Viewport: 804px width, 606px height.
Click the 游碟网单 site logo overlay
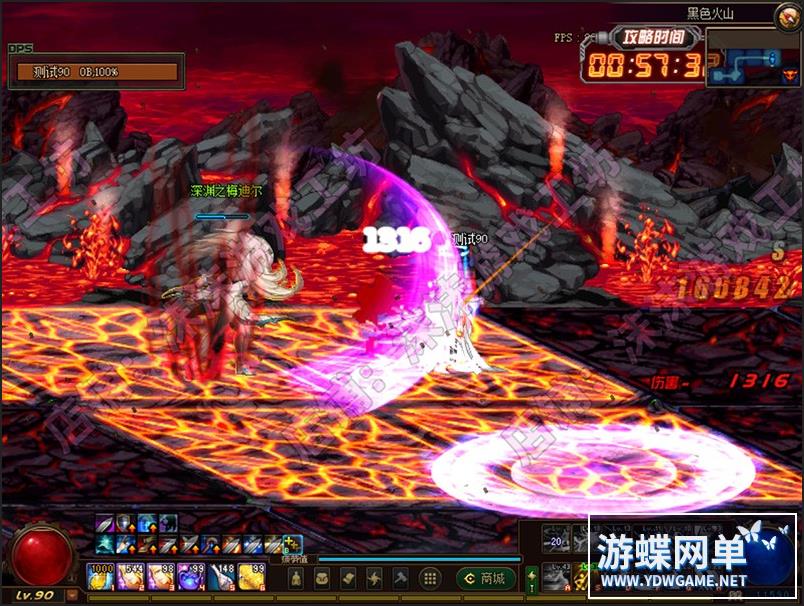click(x=692, y=557)
